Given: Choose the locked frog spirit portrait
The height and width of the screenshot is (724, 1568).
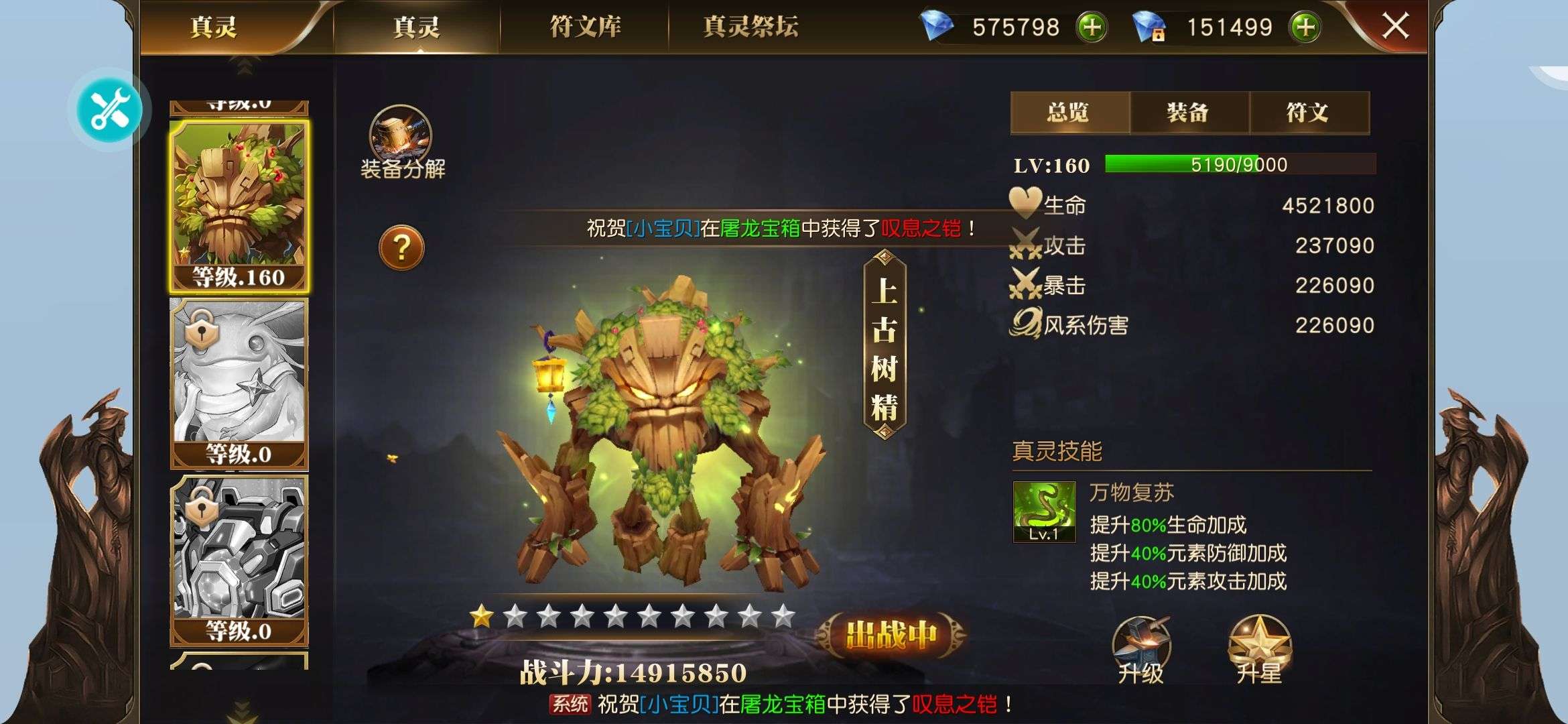Looking at the screenshot, I should 239,383.
